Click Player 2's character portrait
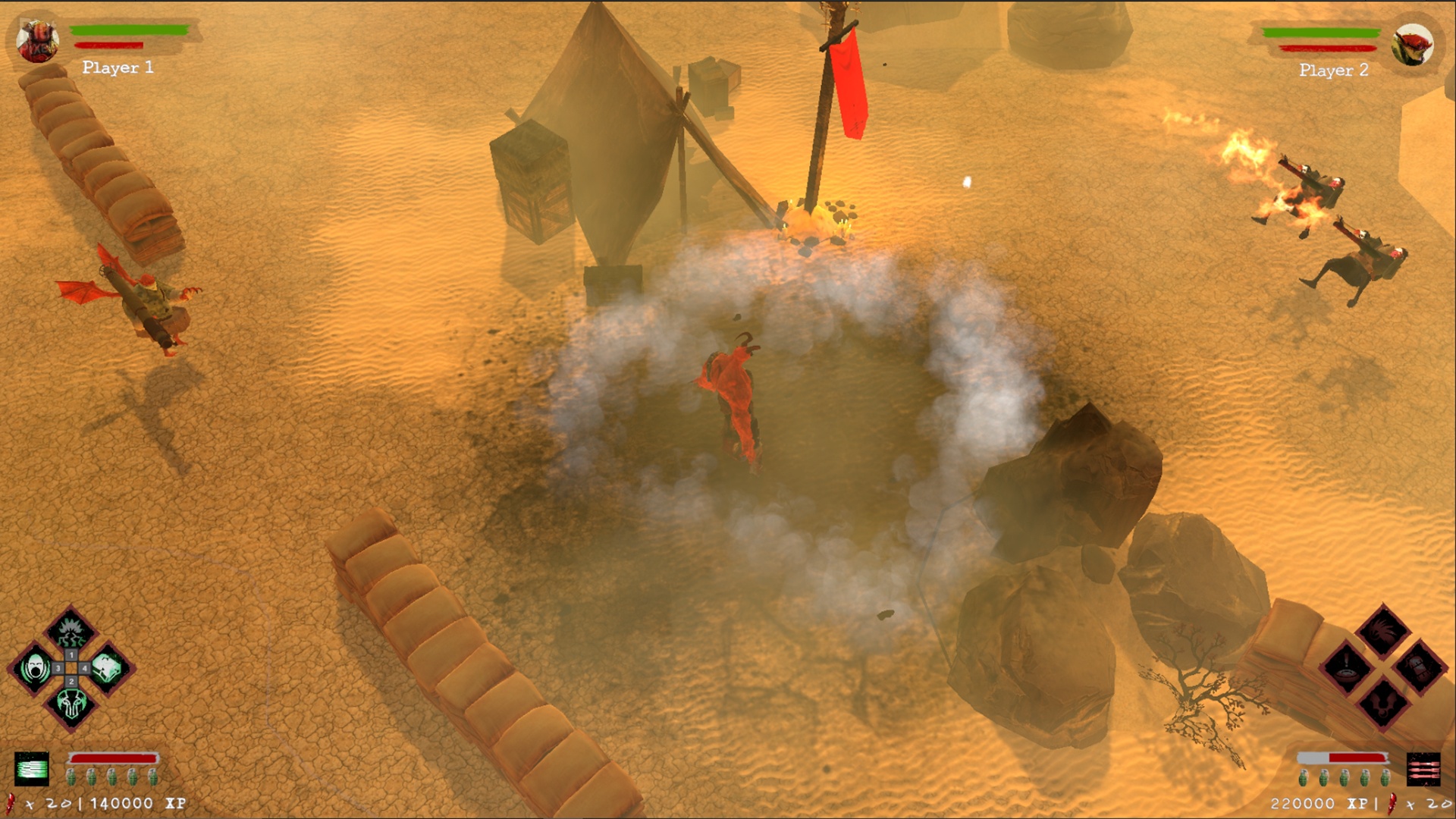1456x819 pixels. (x=1412, y=44)
